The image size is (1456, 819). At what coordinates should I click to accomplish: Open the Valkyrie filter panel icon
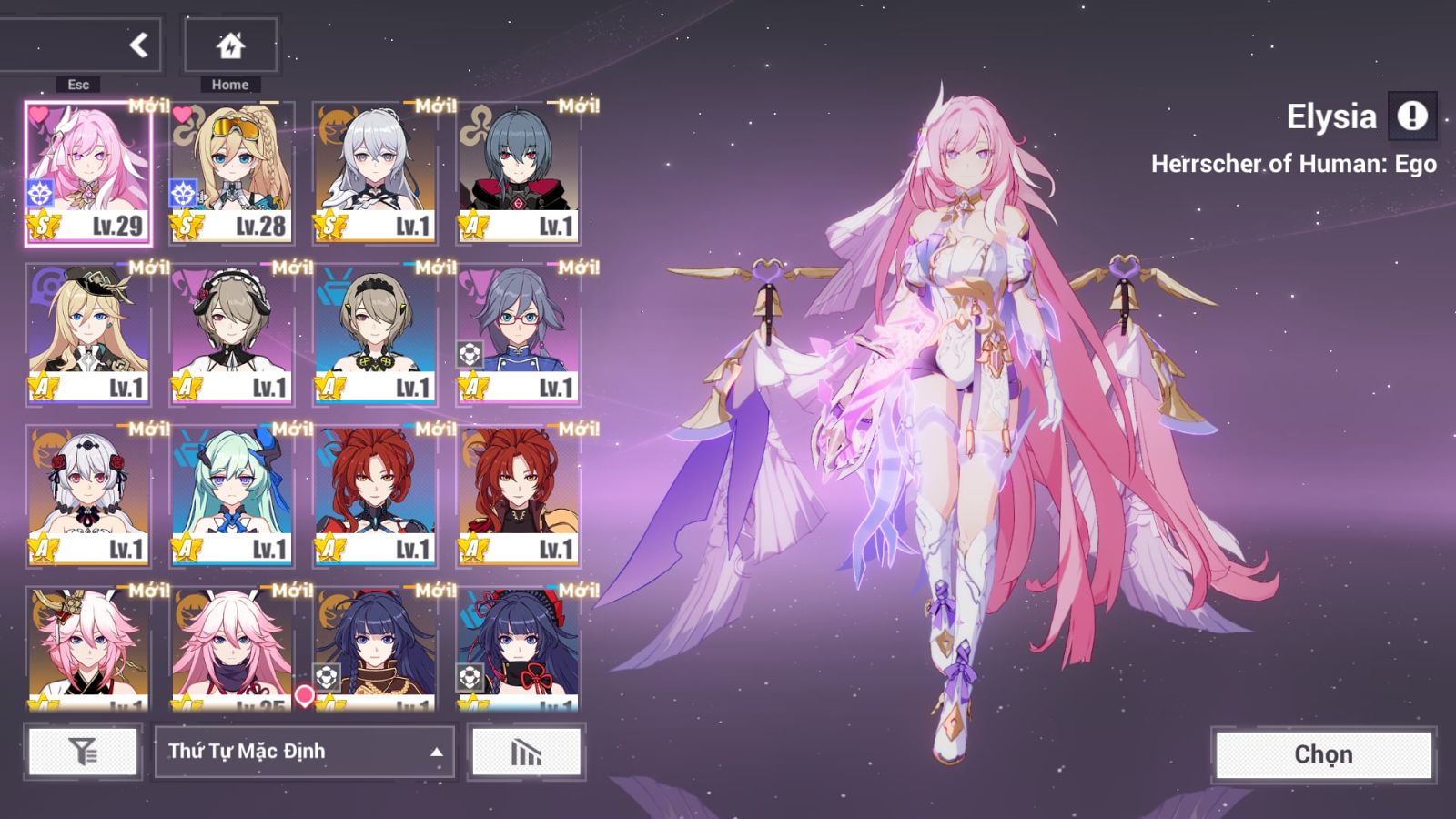[x=82, y=752]
